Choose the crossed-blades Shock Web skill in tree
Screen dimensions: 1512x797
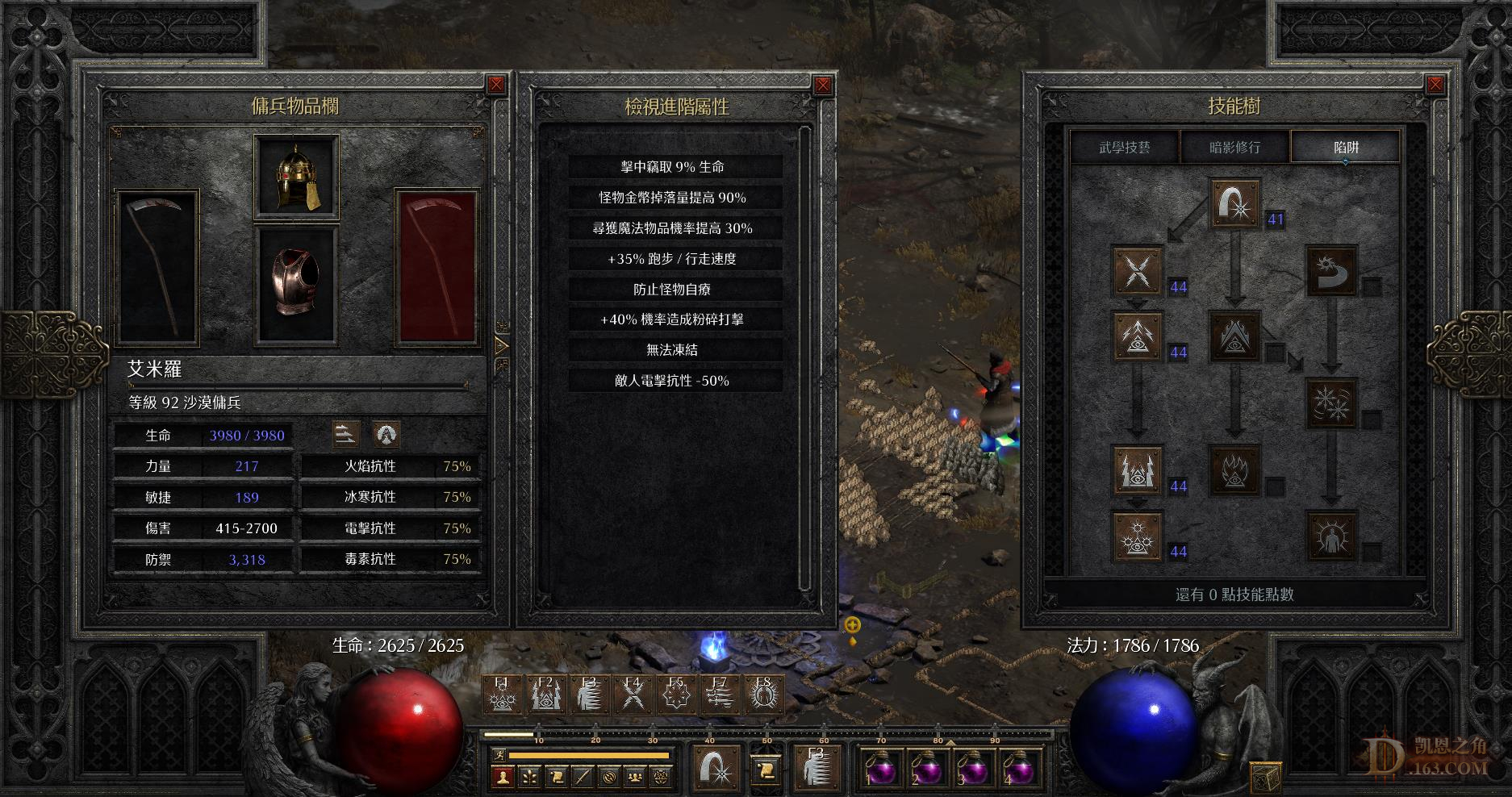coord(1138,271)
